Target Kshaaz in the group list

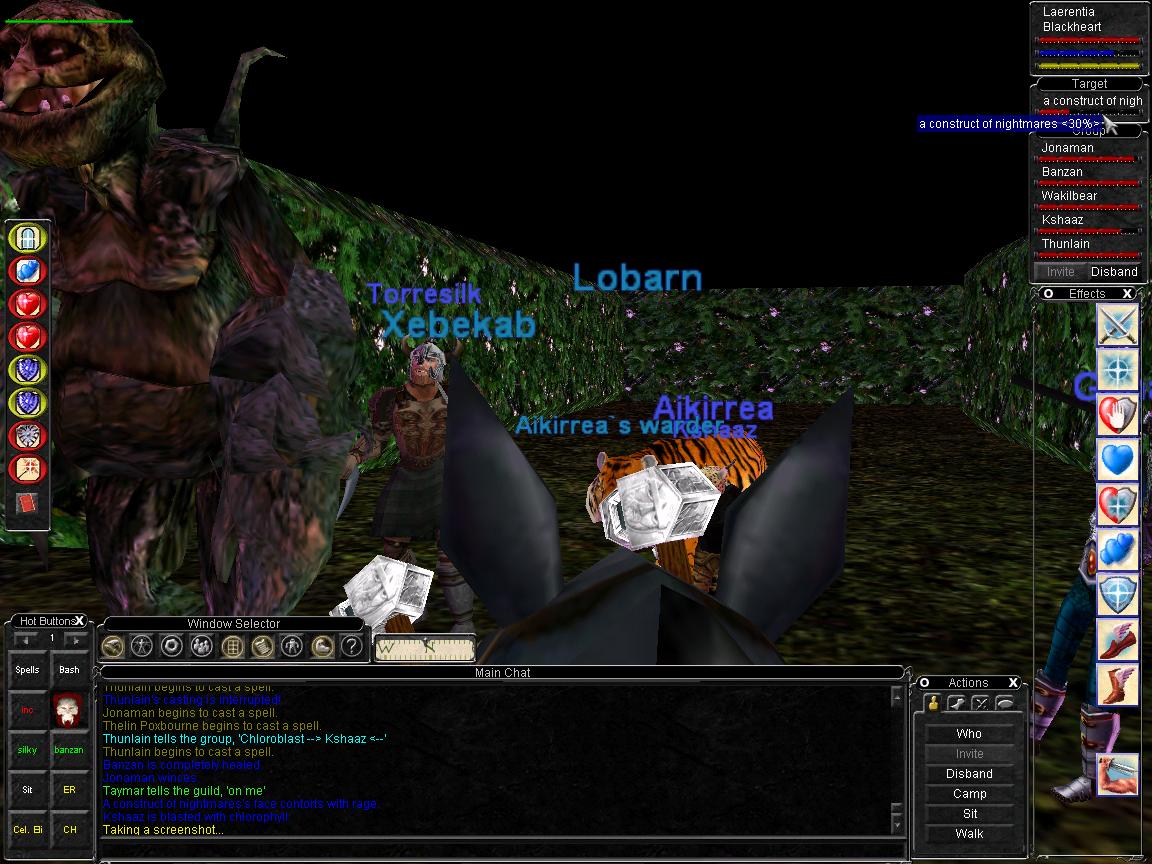1062,220
